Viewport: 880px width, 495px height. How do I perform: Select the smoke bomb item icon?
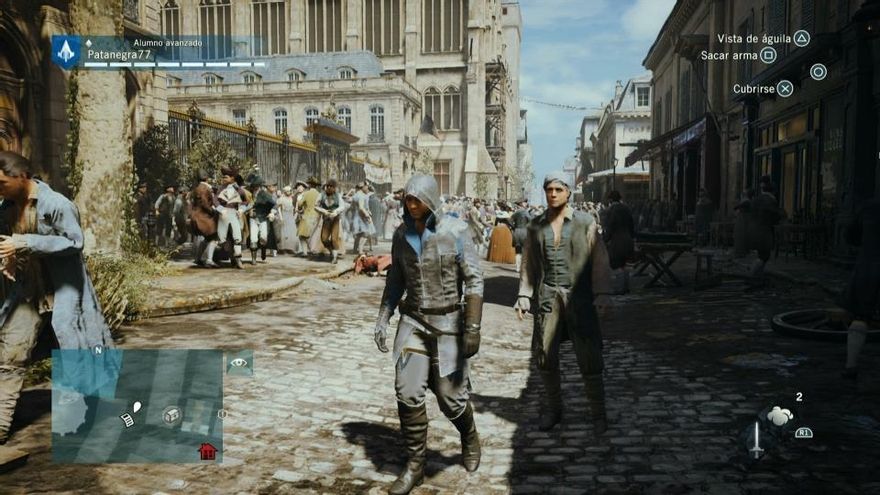pos(780,416)
